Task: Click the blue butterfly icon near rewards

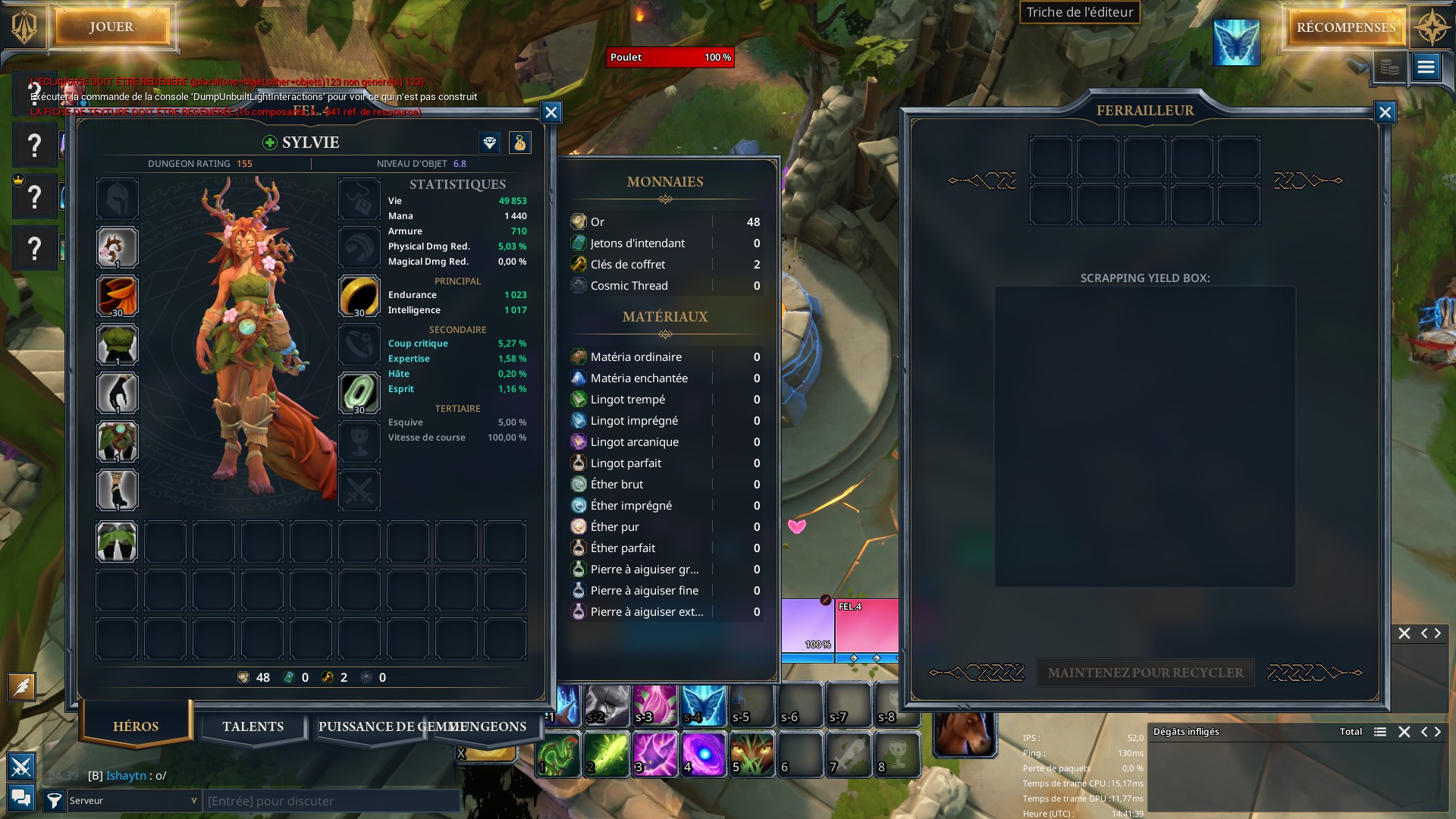Action: coord(1236,42)
